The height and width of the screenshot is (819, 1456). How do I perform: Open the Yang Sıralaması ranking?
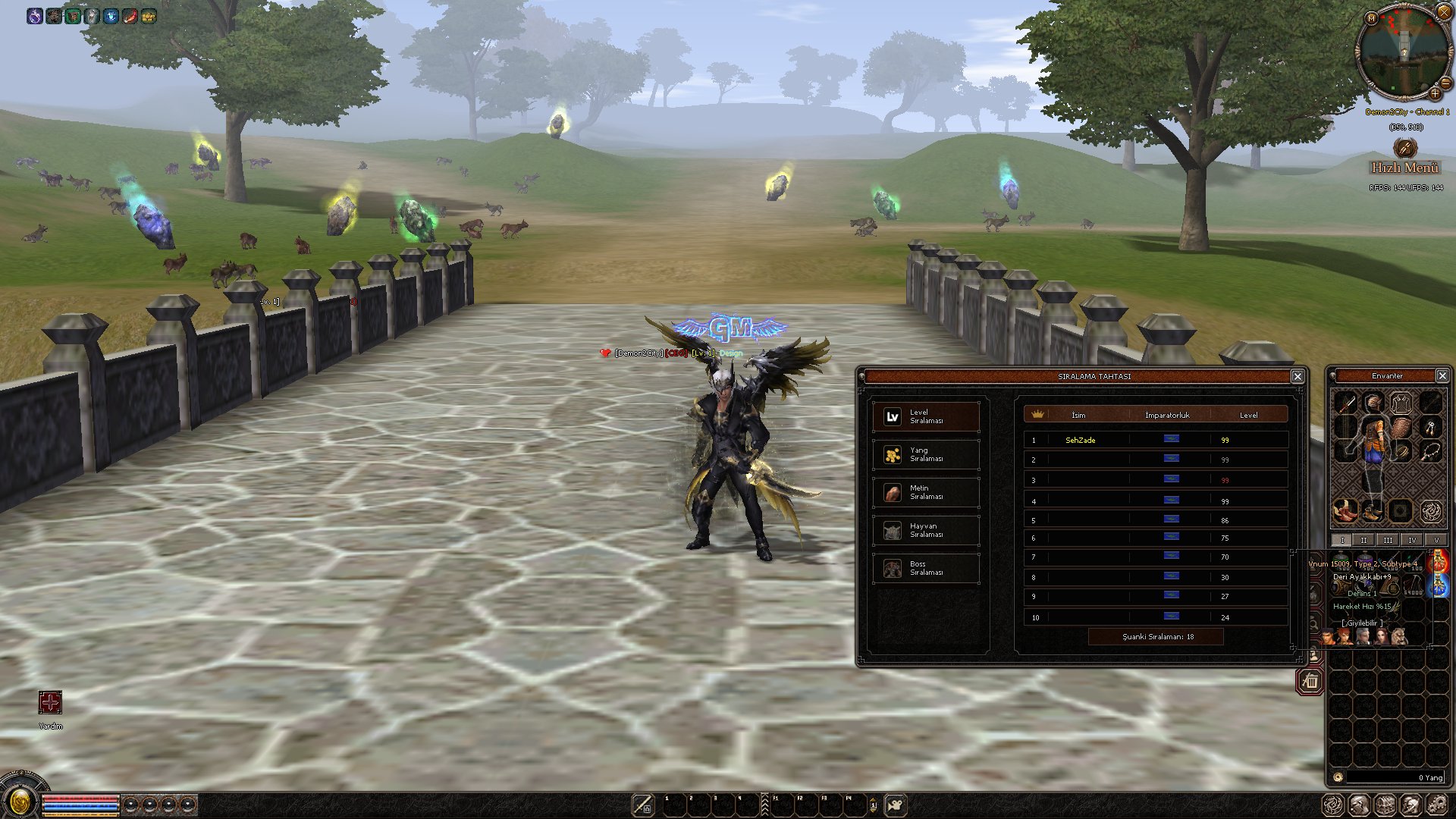point(926,454)
